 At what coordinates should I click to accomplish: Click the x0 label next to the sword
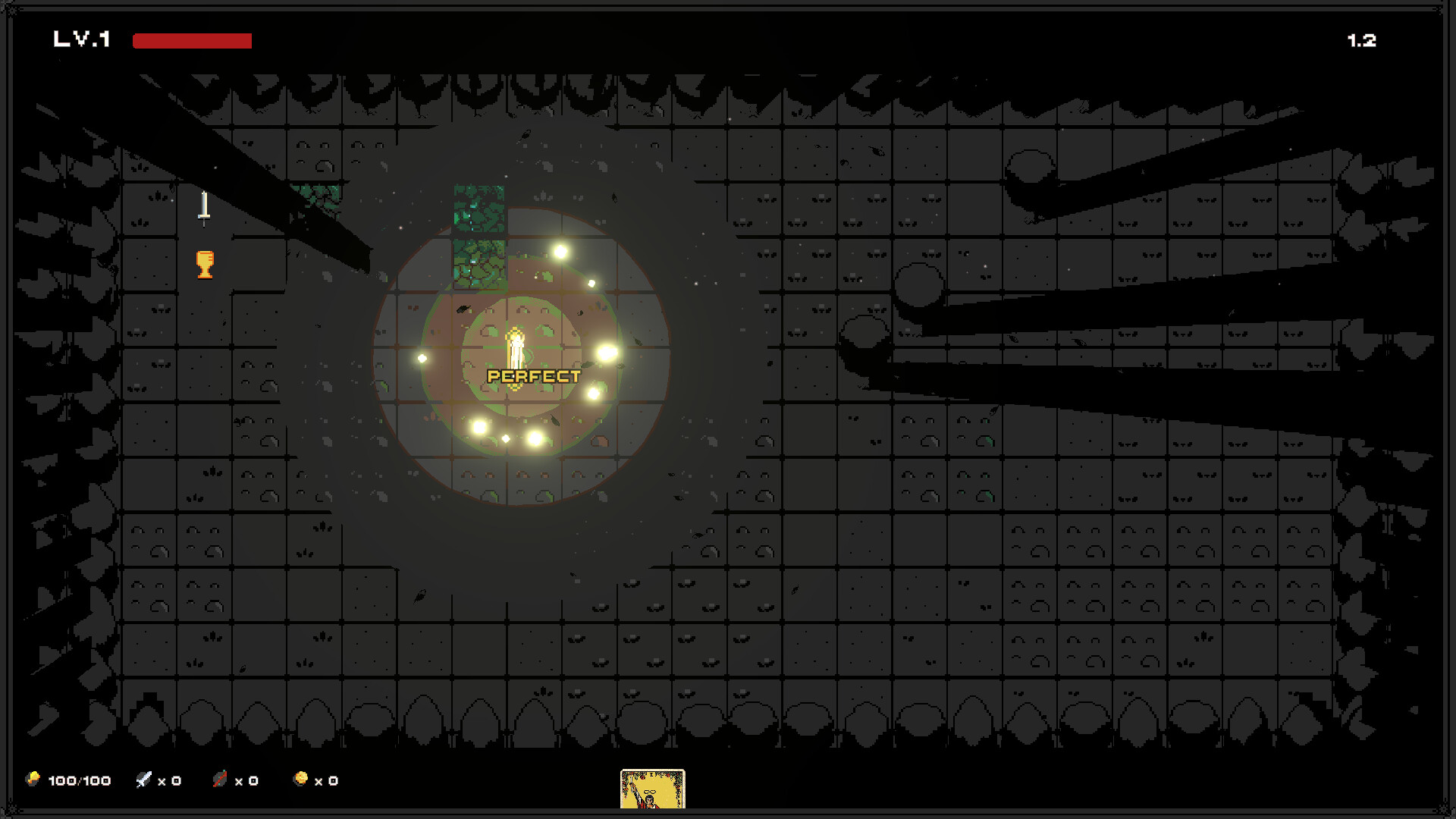[x=169, y=780]
